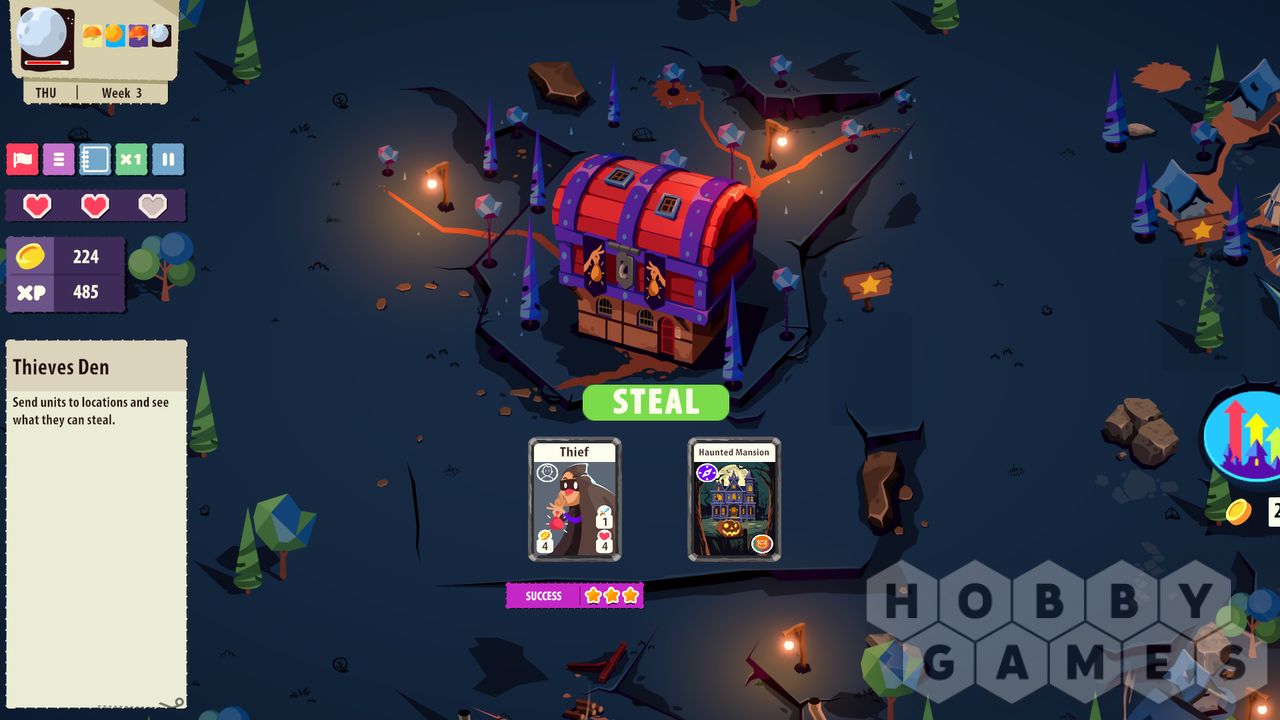The height and width of the screenshot is (720, 1280).
Task: Select the Thief unit card
Action: click(x=574, y=499)
